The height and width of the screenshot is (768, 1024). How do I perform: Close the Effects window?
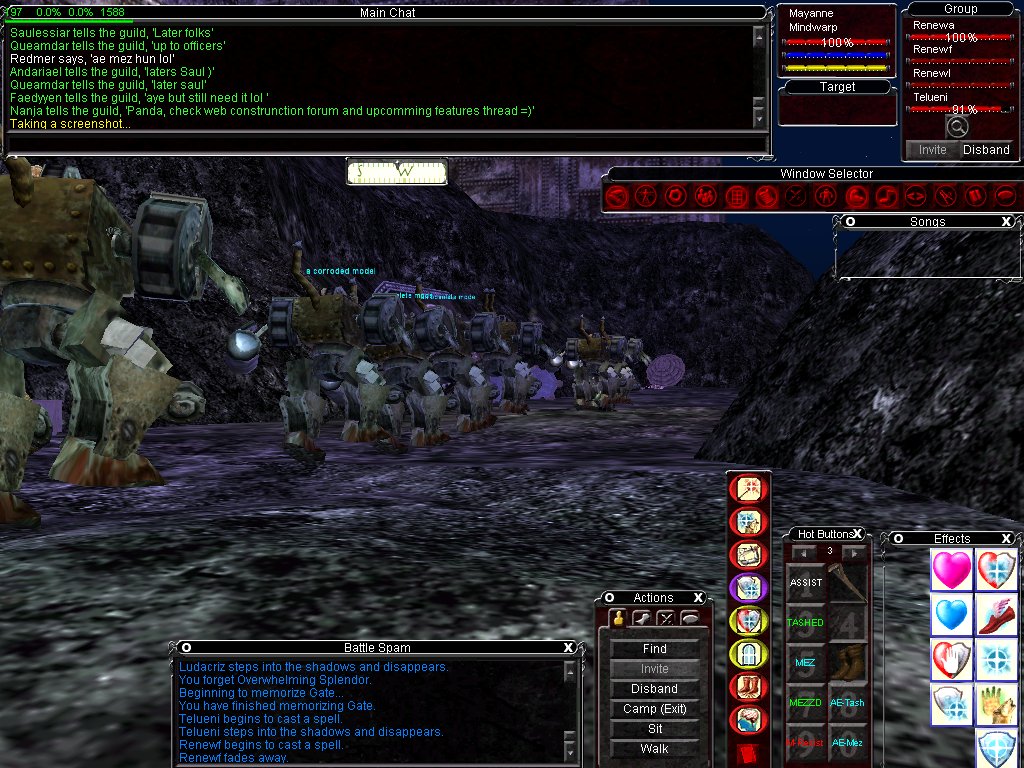coord(1006,539)
